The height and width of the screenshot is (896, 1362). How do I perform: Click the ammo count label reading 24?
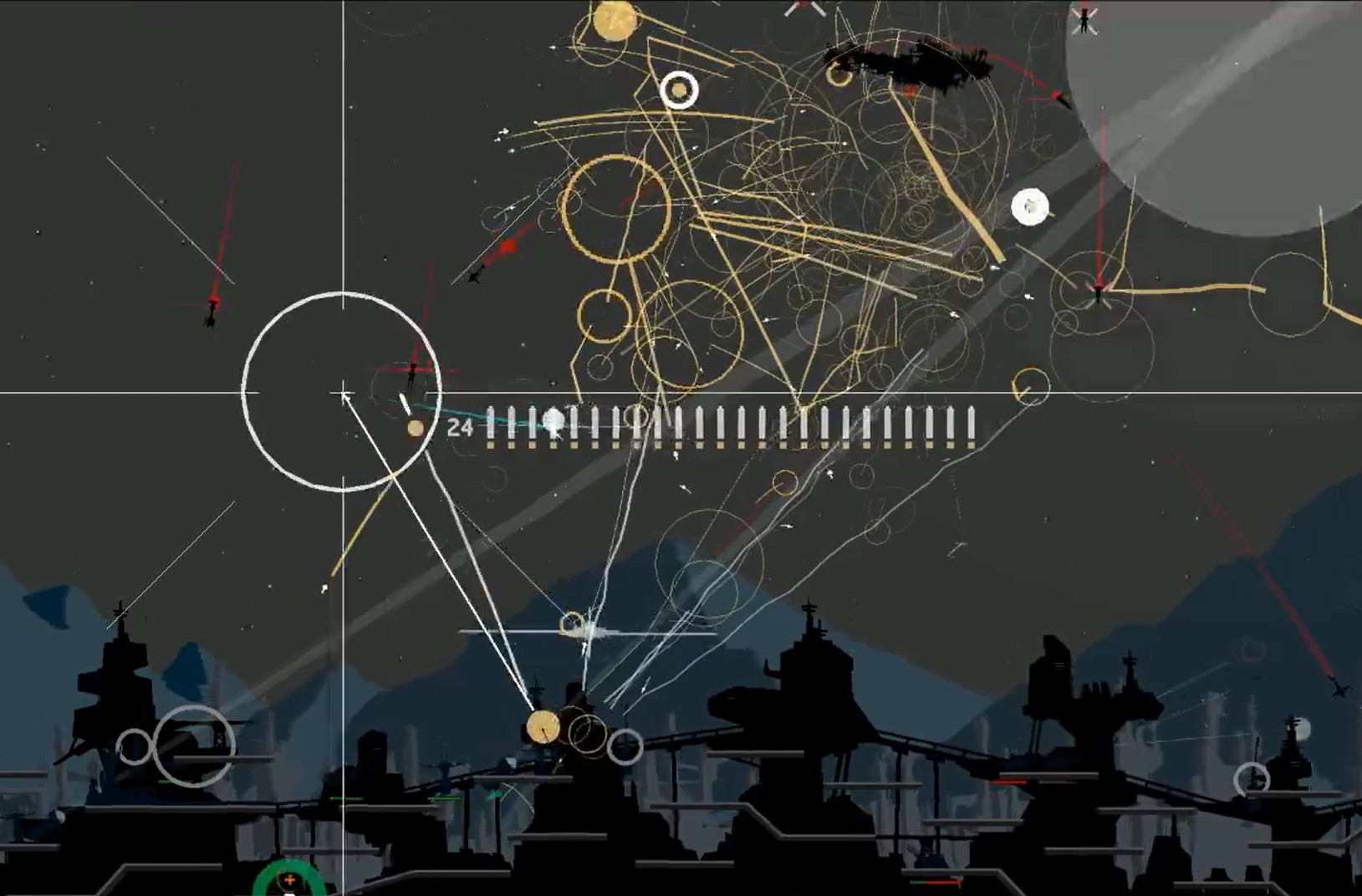[x=461, y=426]
